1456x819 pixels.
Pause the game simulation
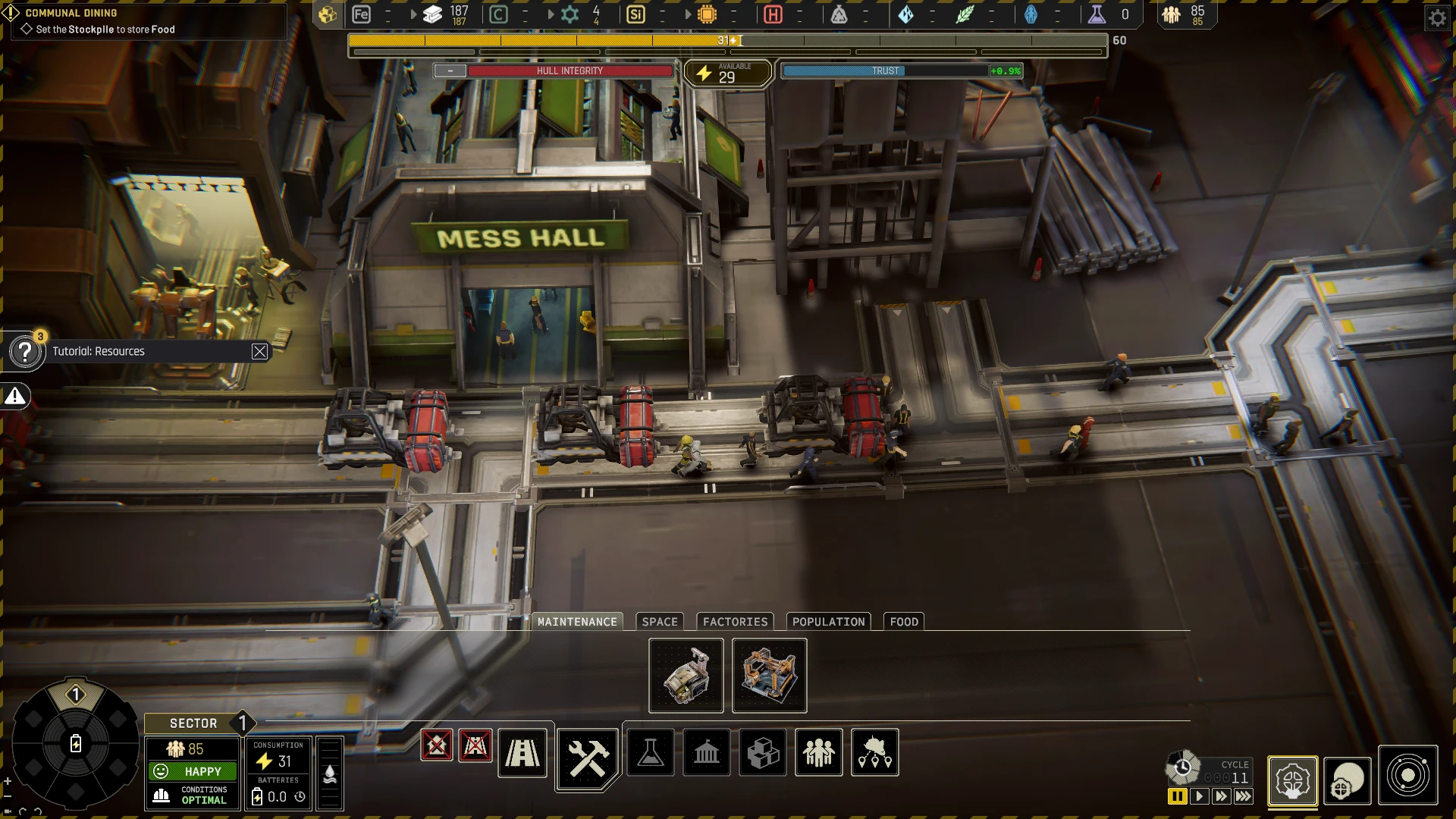(x=1177, y=796)
